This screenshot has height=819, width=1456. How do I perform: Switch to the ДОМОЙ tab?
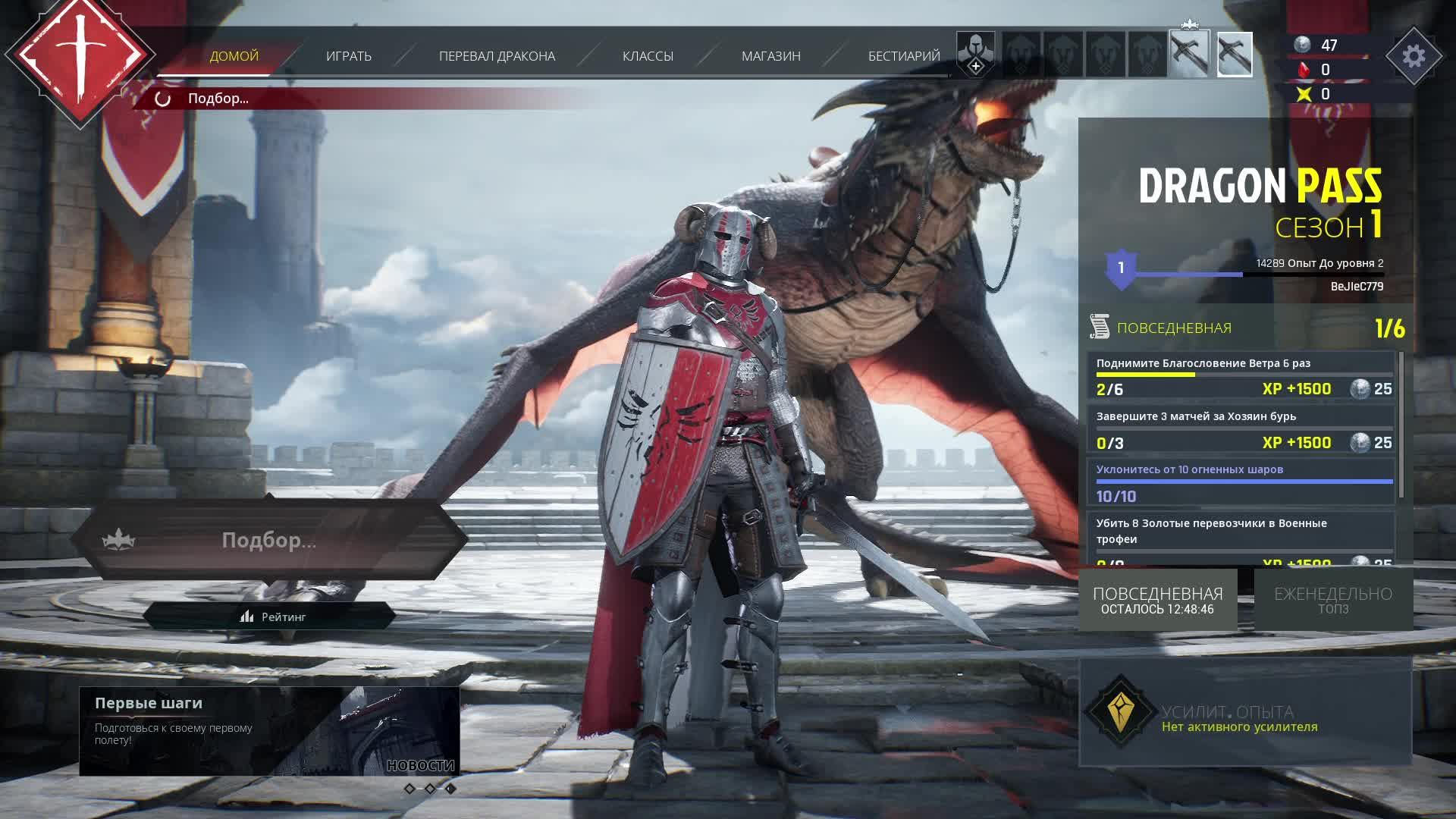coord(234,56)
